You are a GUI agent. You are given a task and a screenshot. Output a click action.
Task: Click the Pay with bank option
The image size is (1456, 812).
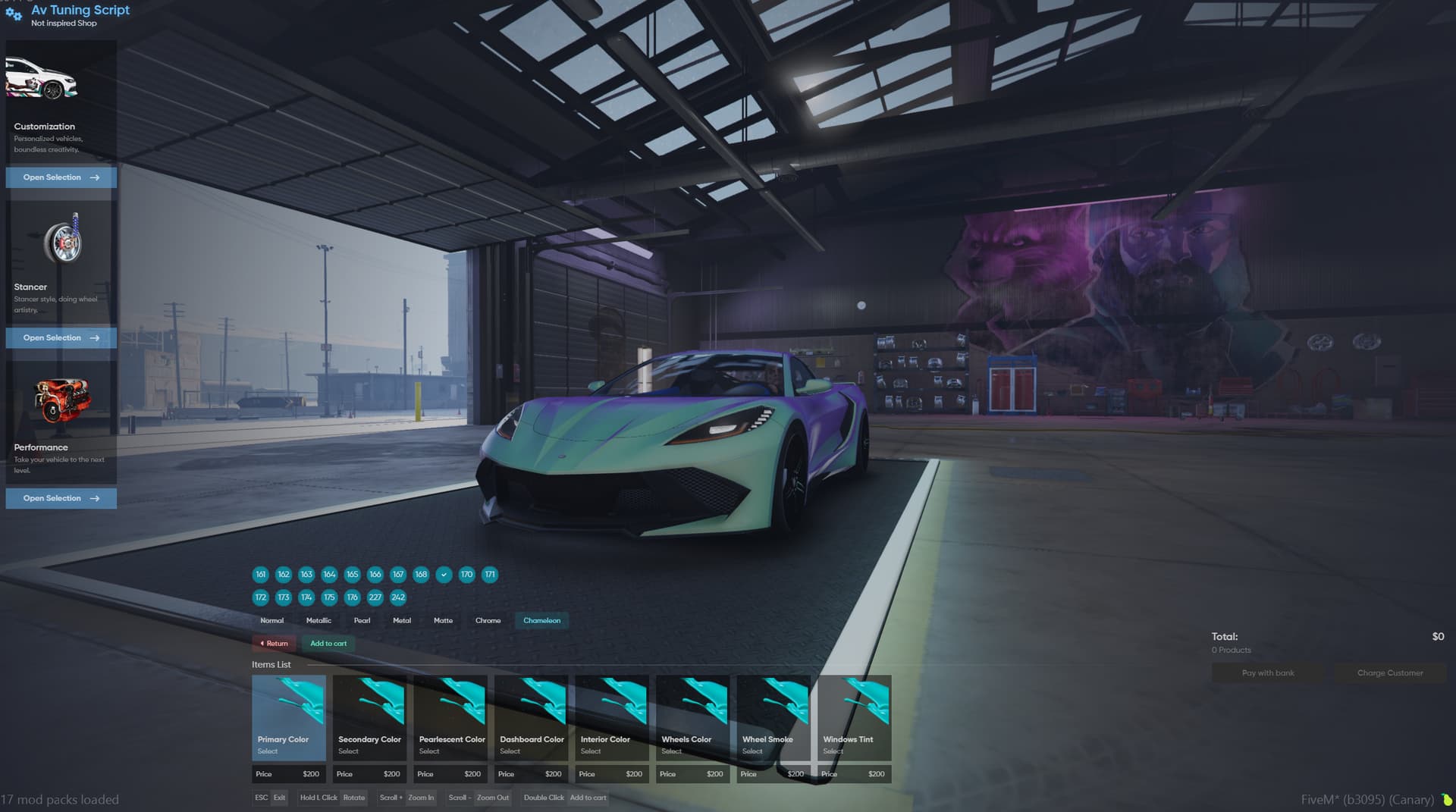1267,672
